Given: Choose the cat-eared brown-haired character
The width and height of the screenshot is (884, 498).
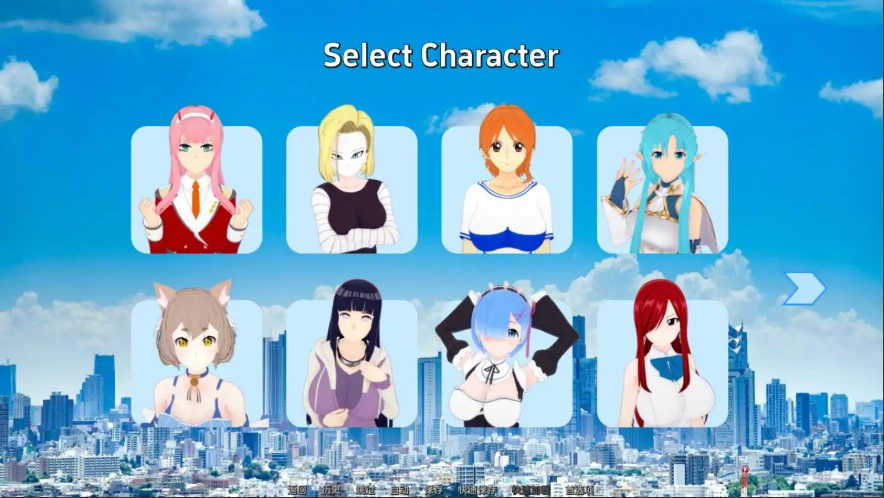Looking at the screenshot, I should [196, 363].
